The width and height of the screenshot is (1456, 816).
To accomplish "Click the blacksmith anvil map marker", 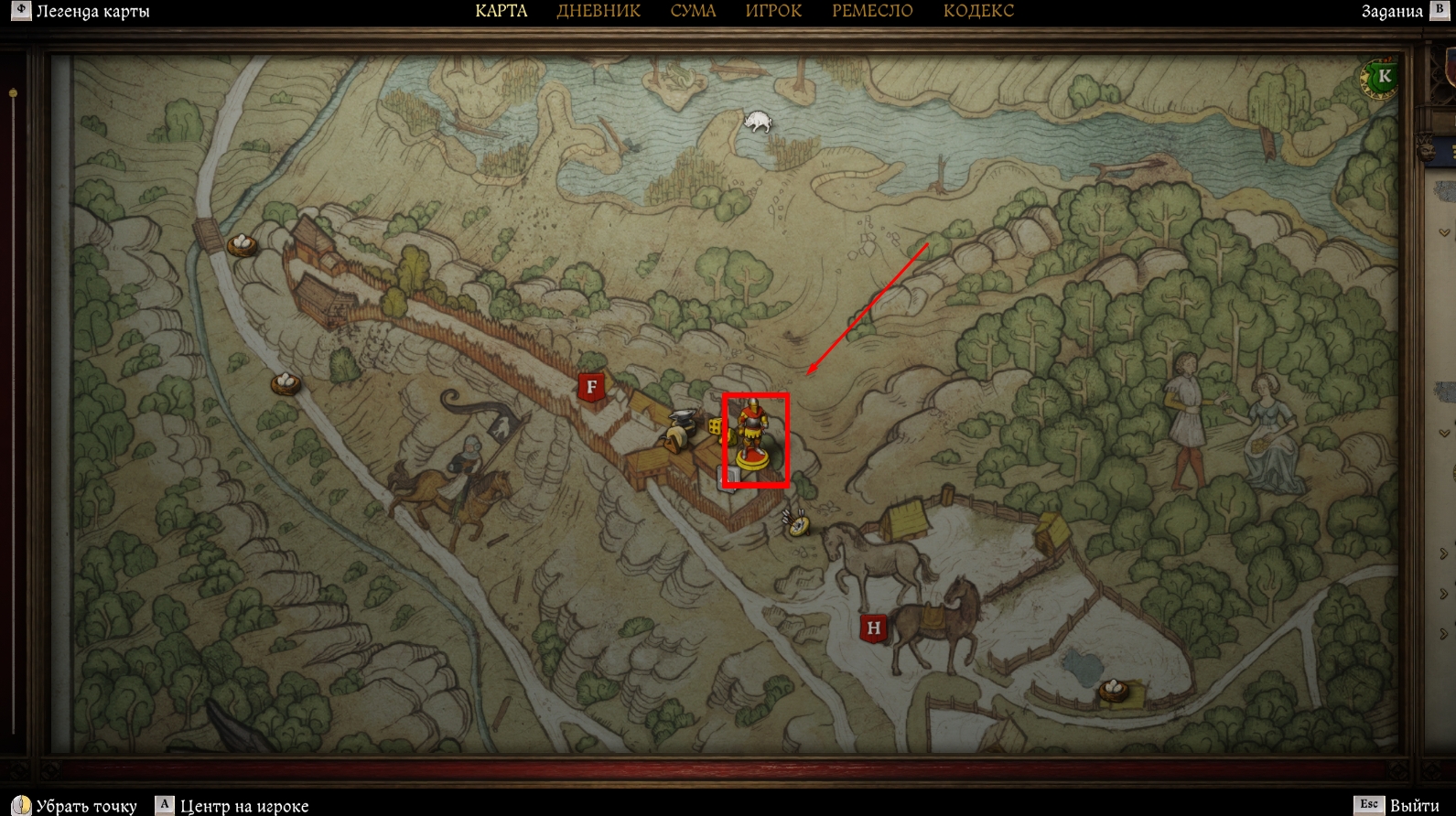I will pos(682,428).
